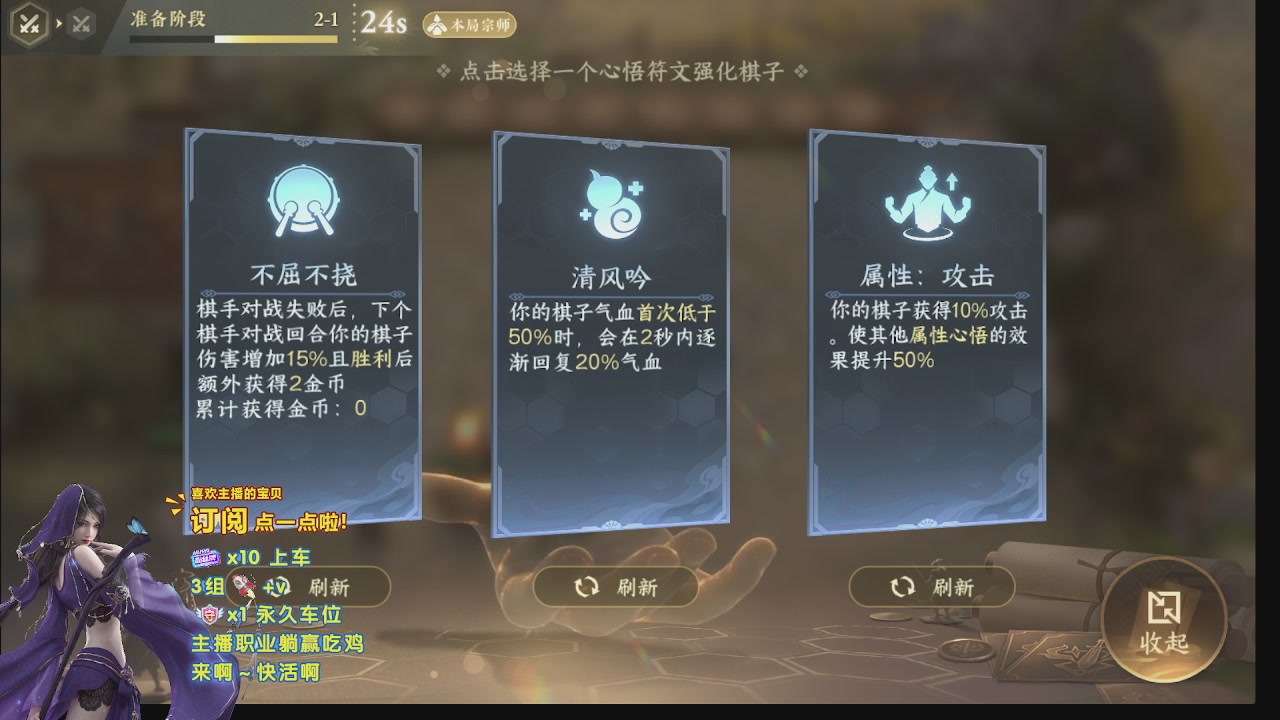Click the refresh icon below the 清风吟 card
Screen dimensions: 1280x720
[x=587, y=588]
